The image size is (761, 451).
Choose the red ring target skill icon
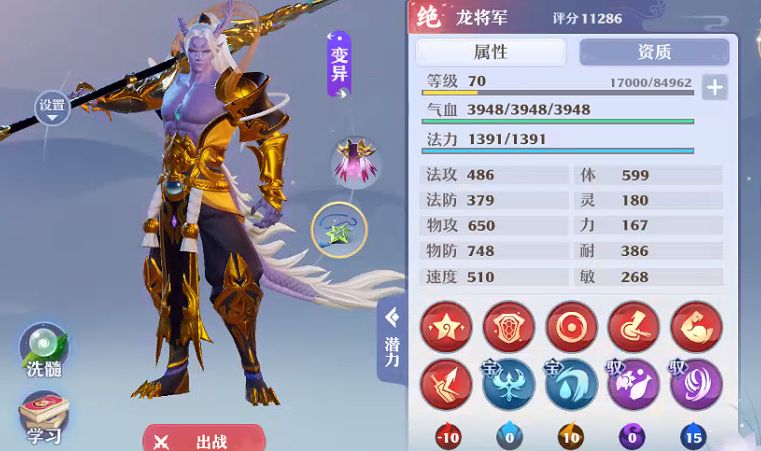coord(571,327)
